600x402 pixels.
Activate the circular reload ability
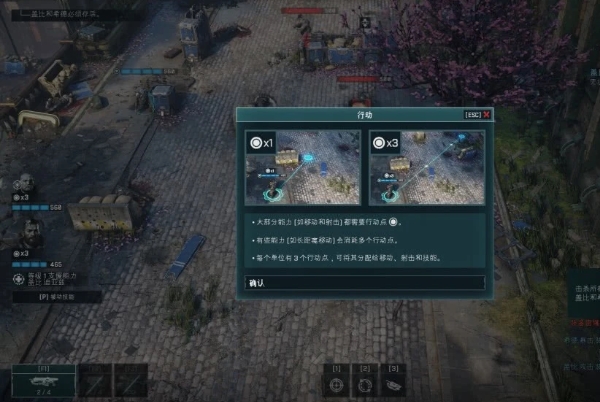click(x=365, y=385)
